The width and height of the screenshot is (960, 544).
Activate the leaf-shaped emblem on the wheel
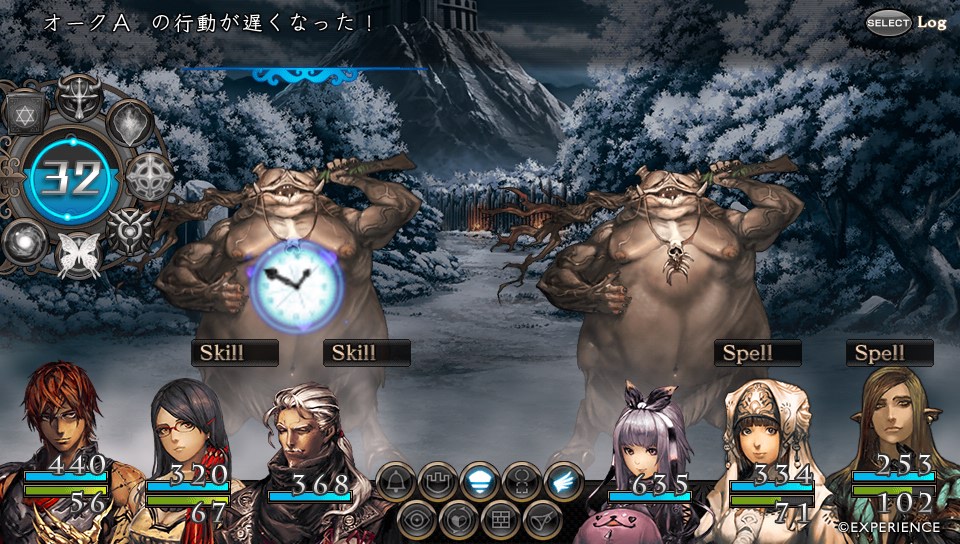(x=129, y=123)
